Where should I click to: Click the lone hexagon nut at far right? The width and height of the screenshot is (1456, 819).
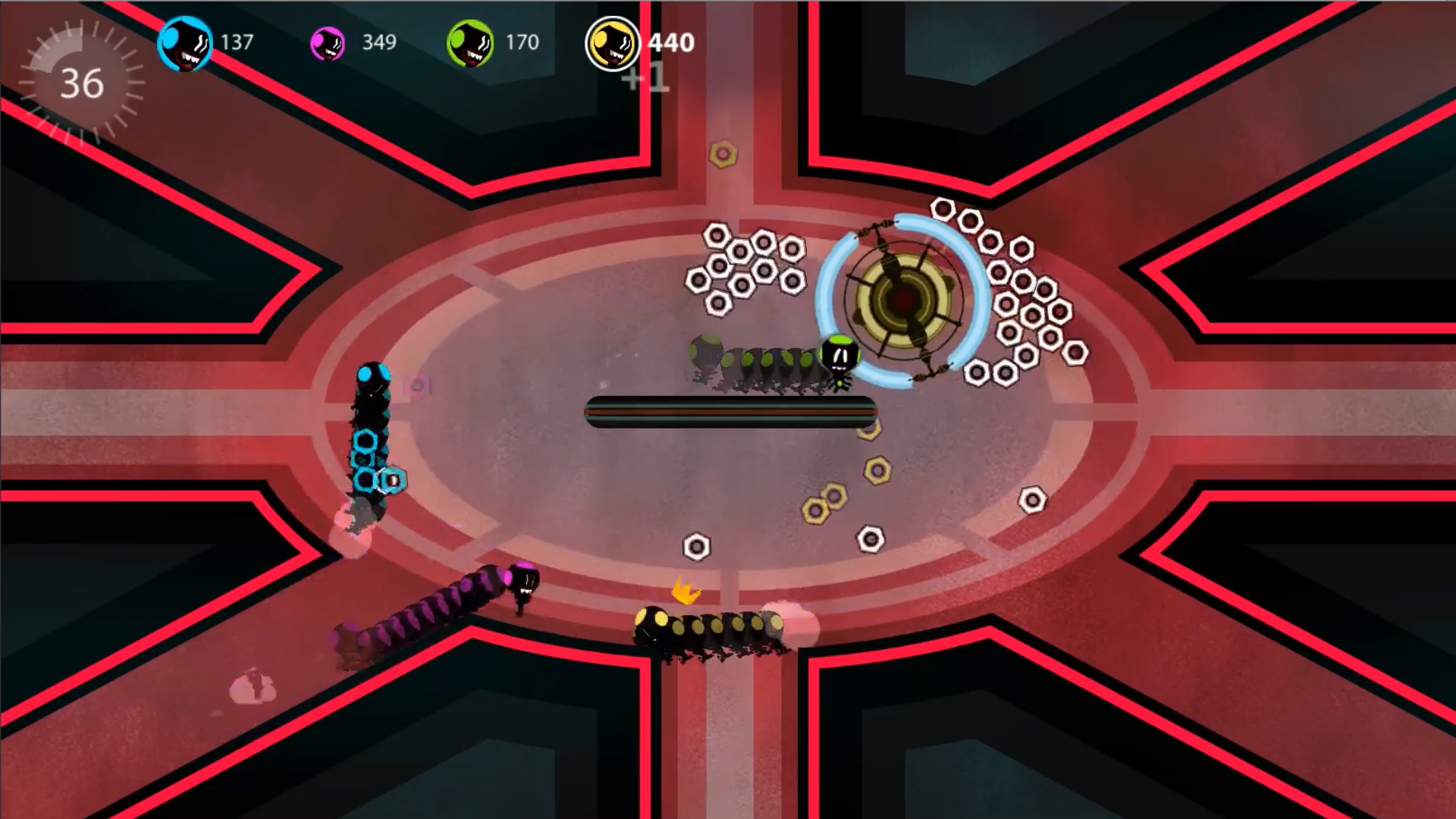(1032, 501)
